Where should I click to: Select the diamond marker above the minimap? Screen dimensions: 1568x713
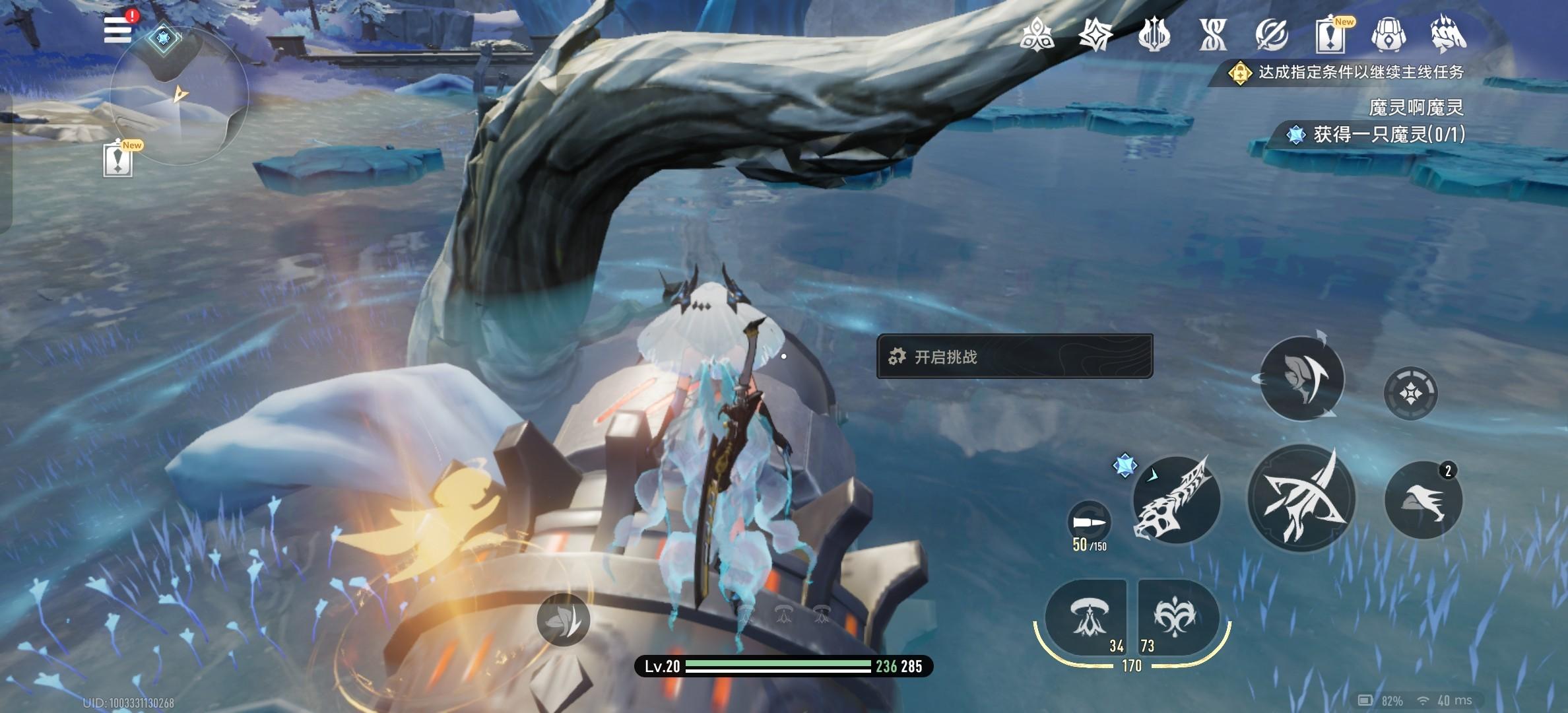coord(163,38)
